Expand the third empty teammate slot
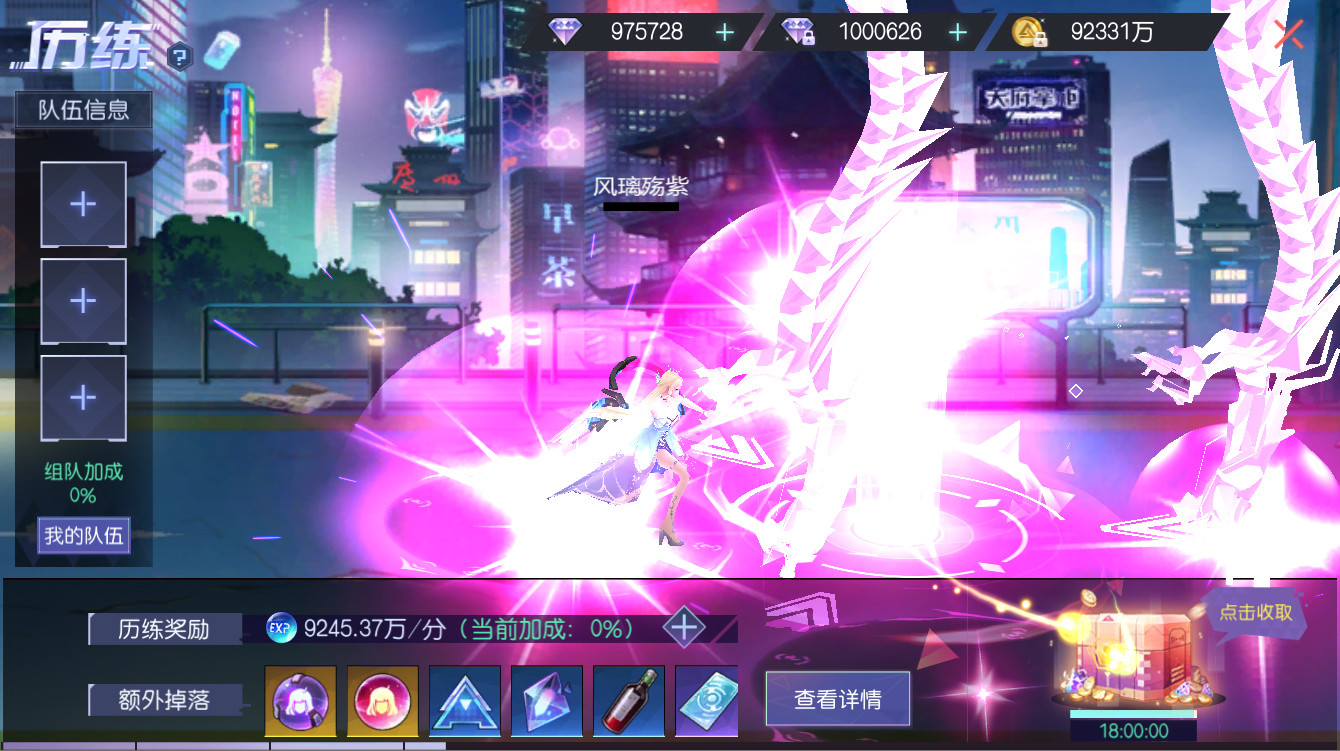The width and height of the screenshot is (1340, 751). (83, 397)
